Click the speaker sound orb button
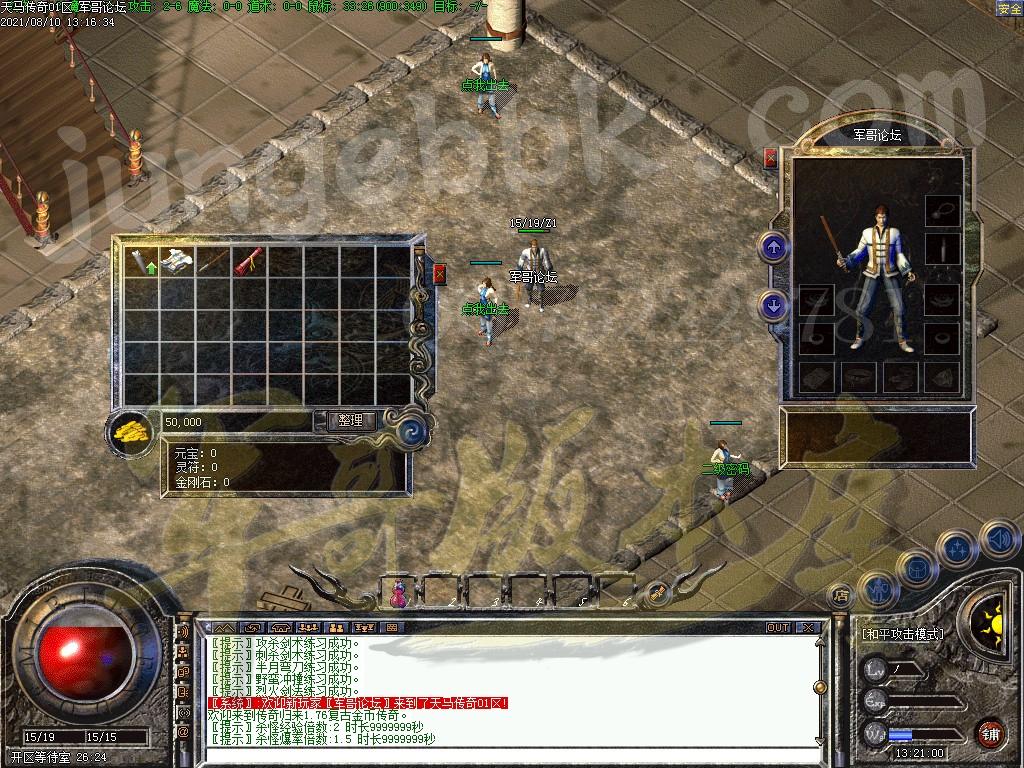This screenshot has height=768, width=1024. [x=998, y=541]
